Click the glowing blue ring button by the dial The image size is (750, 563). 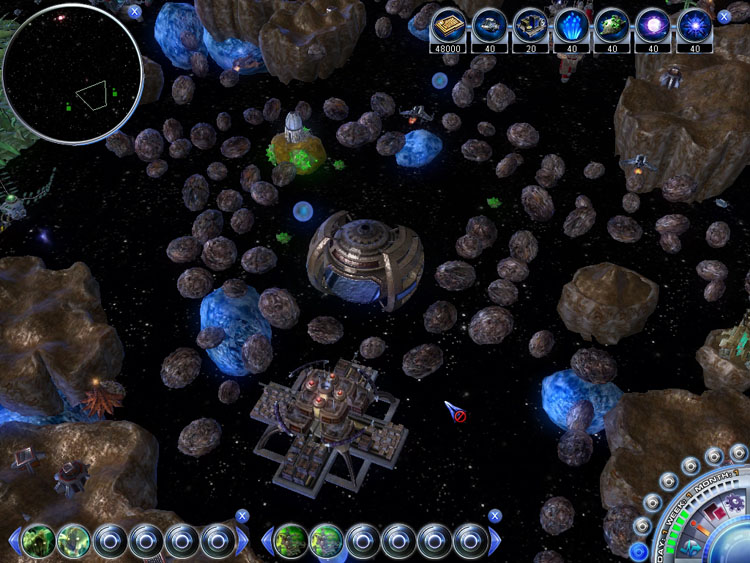coord(638,551)
